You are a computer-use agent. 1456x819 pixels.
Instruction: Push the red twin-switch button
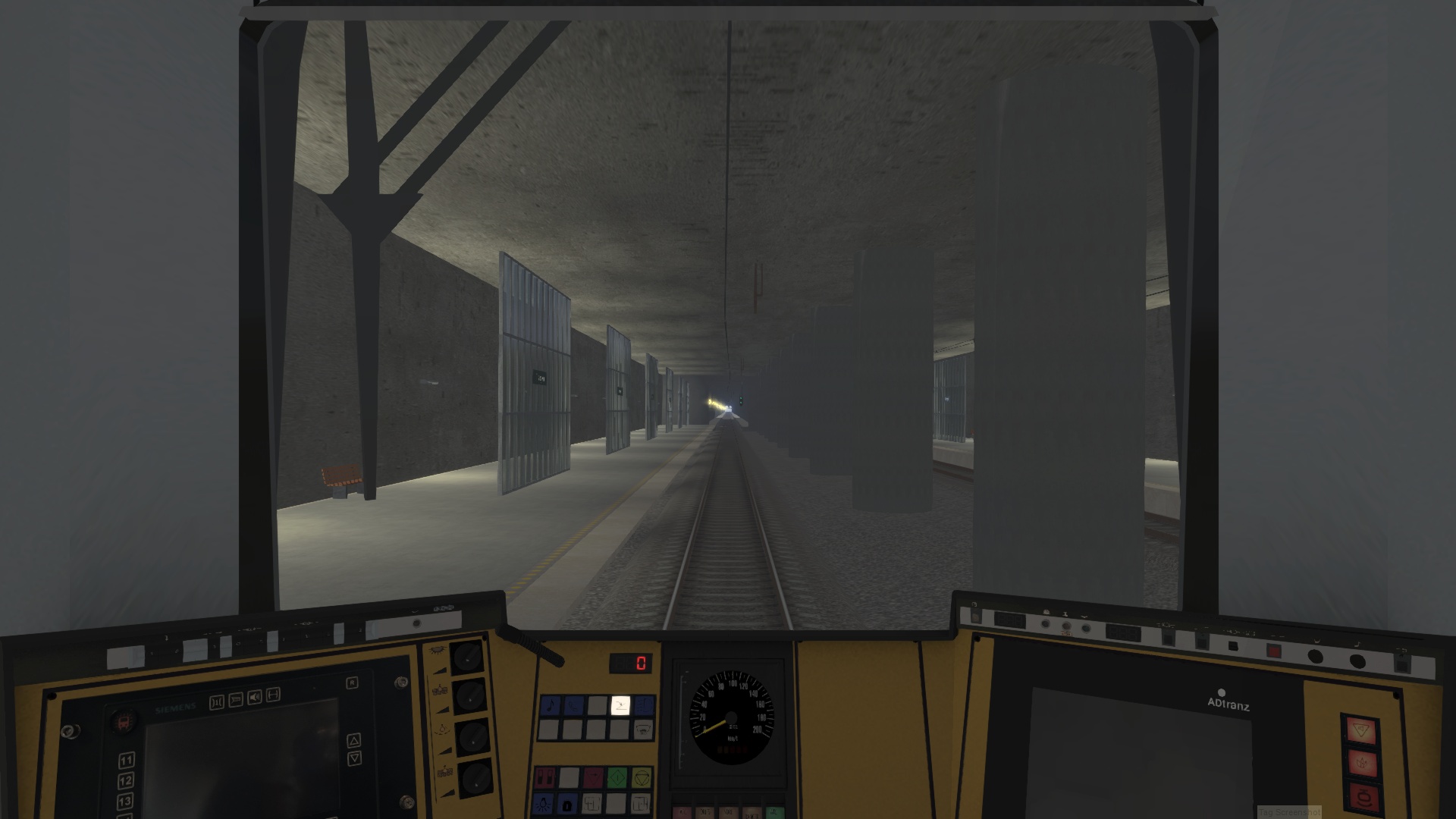pyautogui.click(x=545, y=777)
